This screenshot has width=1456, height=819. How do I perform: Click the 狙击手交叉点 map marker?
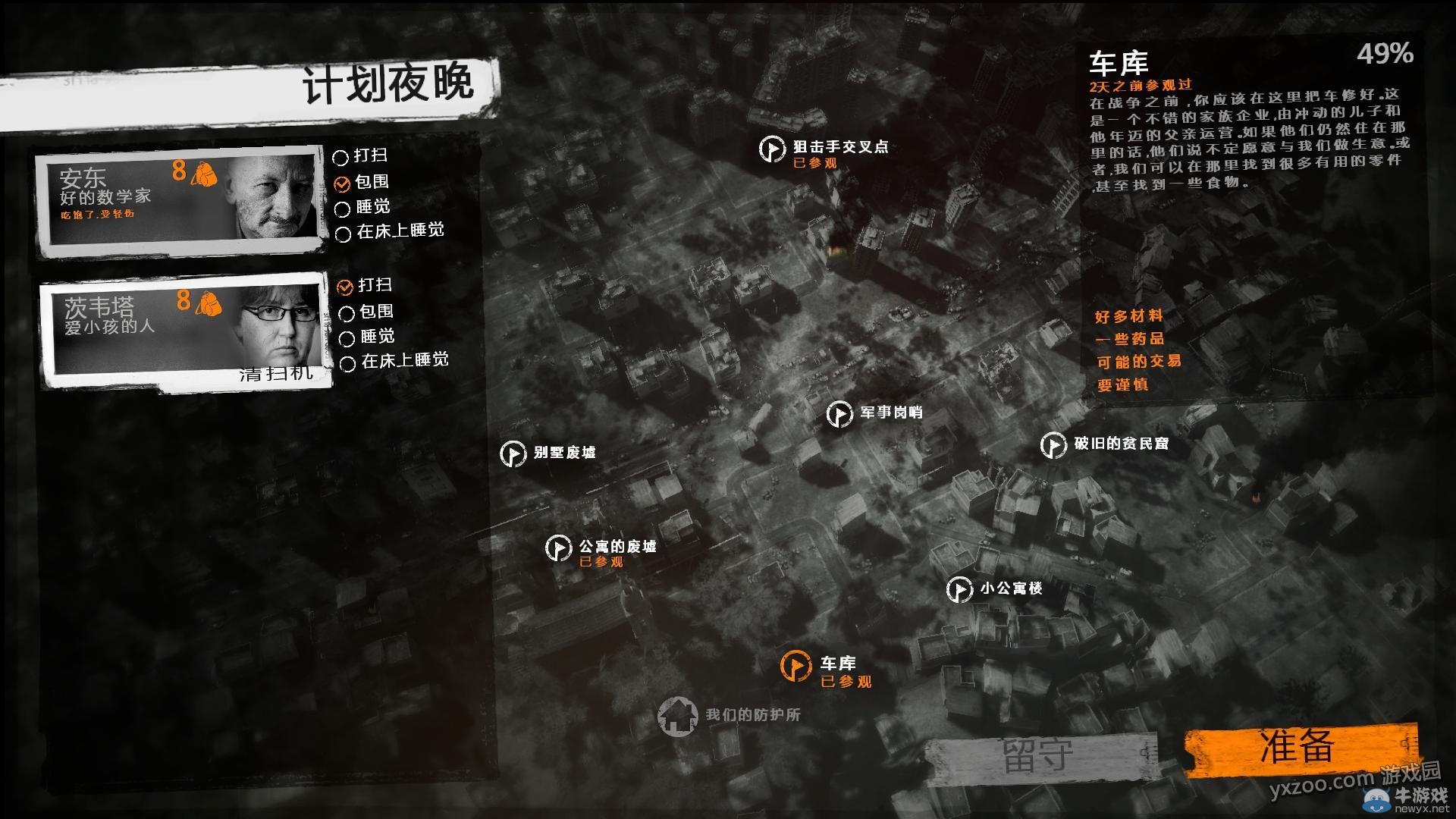tap(772, 149)
